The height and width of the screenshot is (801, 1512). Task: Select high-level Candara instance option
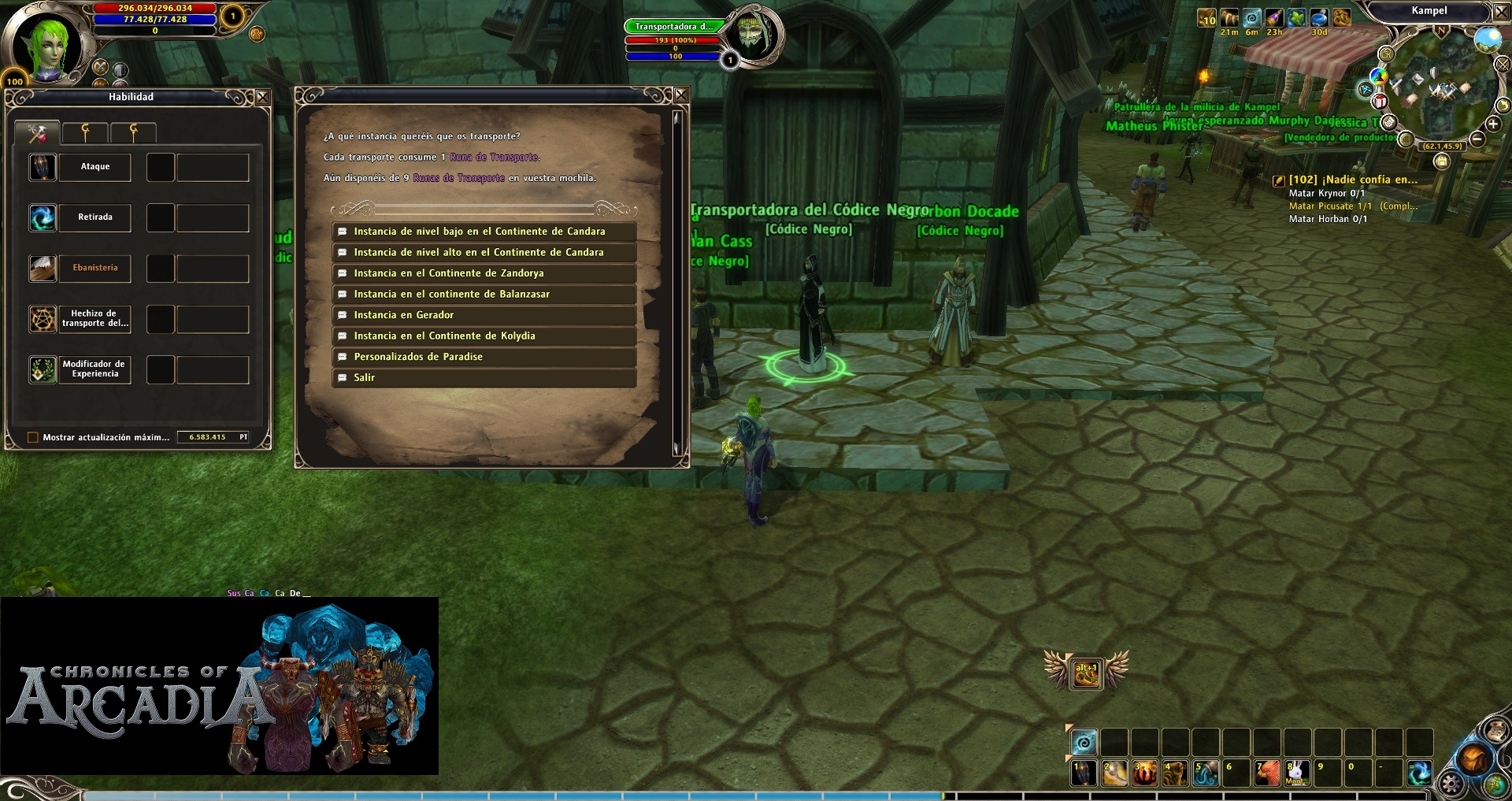(478, 253)
